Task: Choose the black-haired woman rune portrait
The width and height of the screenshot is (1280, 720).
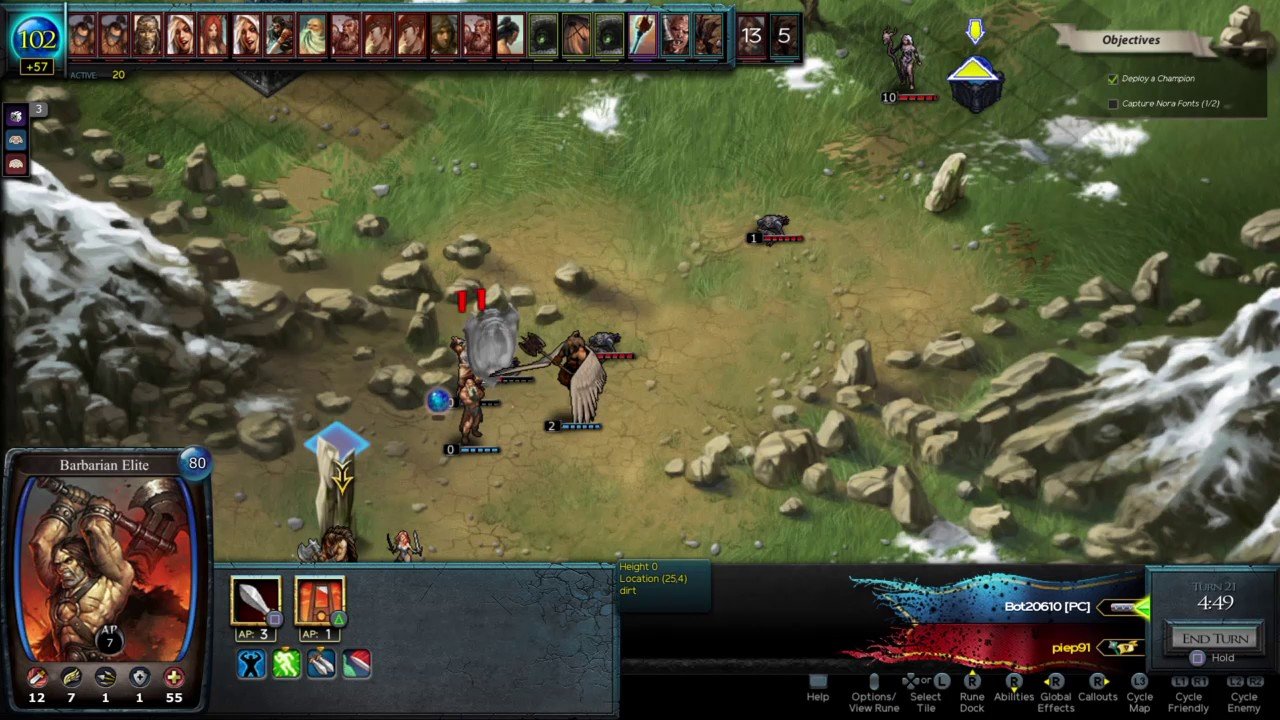Action: pos(510,35)
